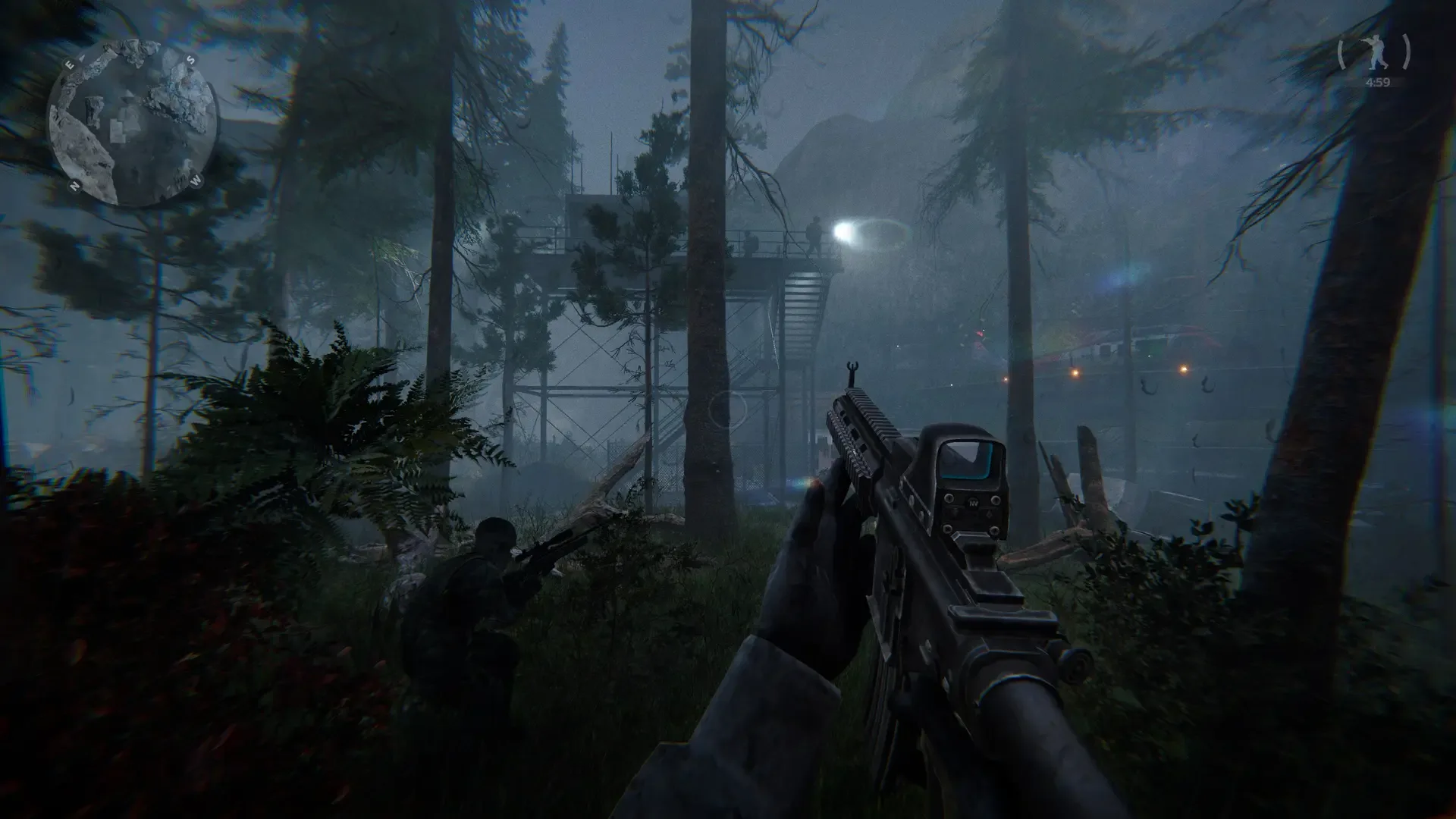Click the 'W' west marker on the compass
1456x819 pixels.
click(x=196, y=180)
